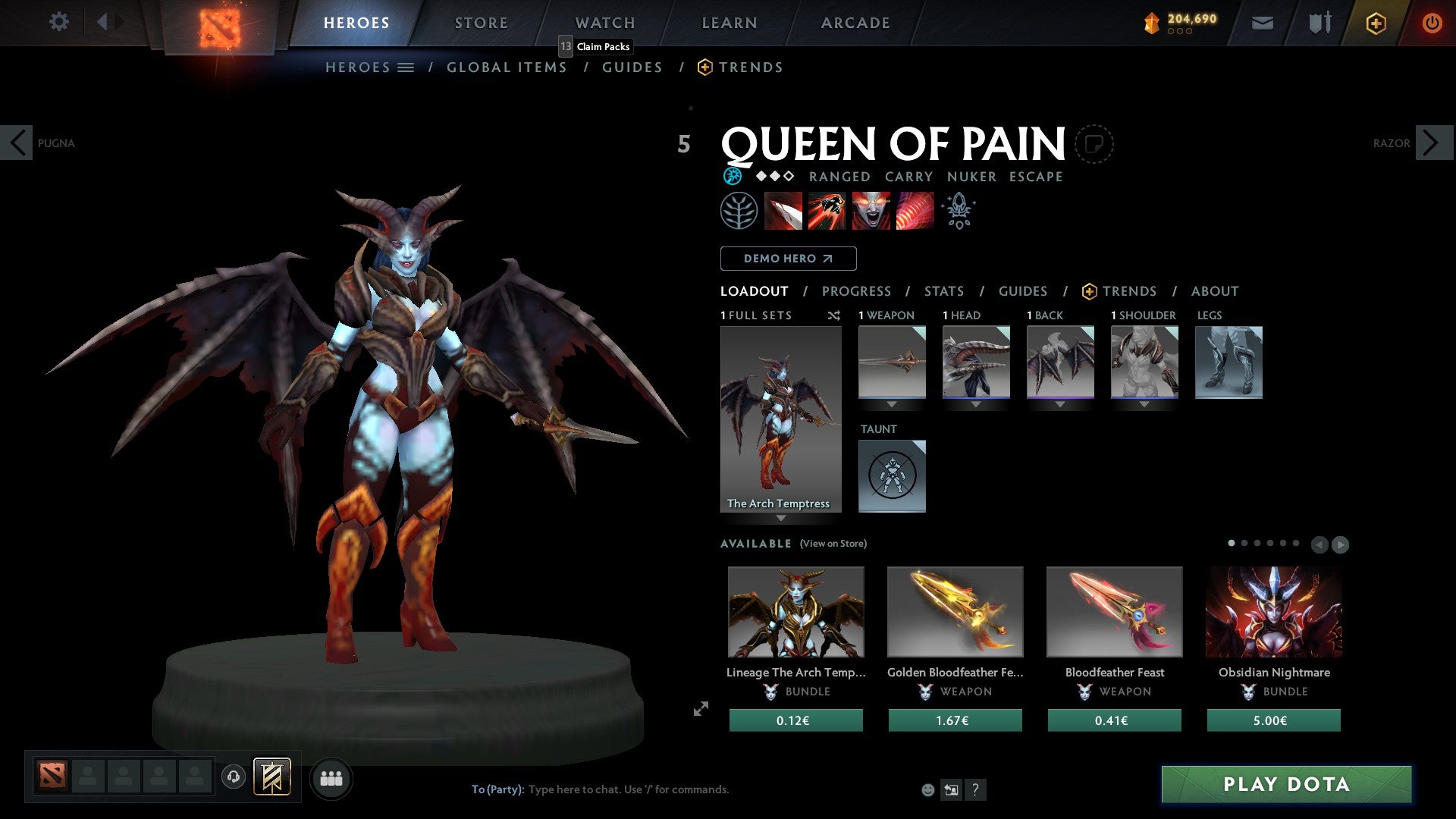This screenshot has height=819, width=1456.
Task: Click the friends list icon at bottom left
Action: (331, 778)
